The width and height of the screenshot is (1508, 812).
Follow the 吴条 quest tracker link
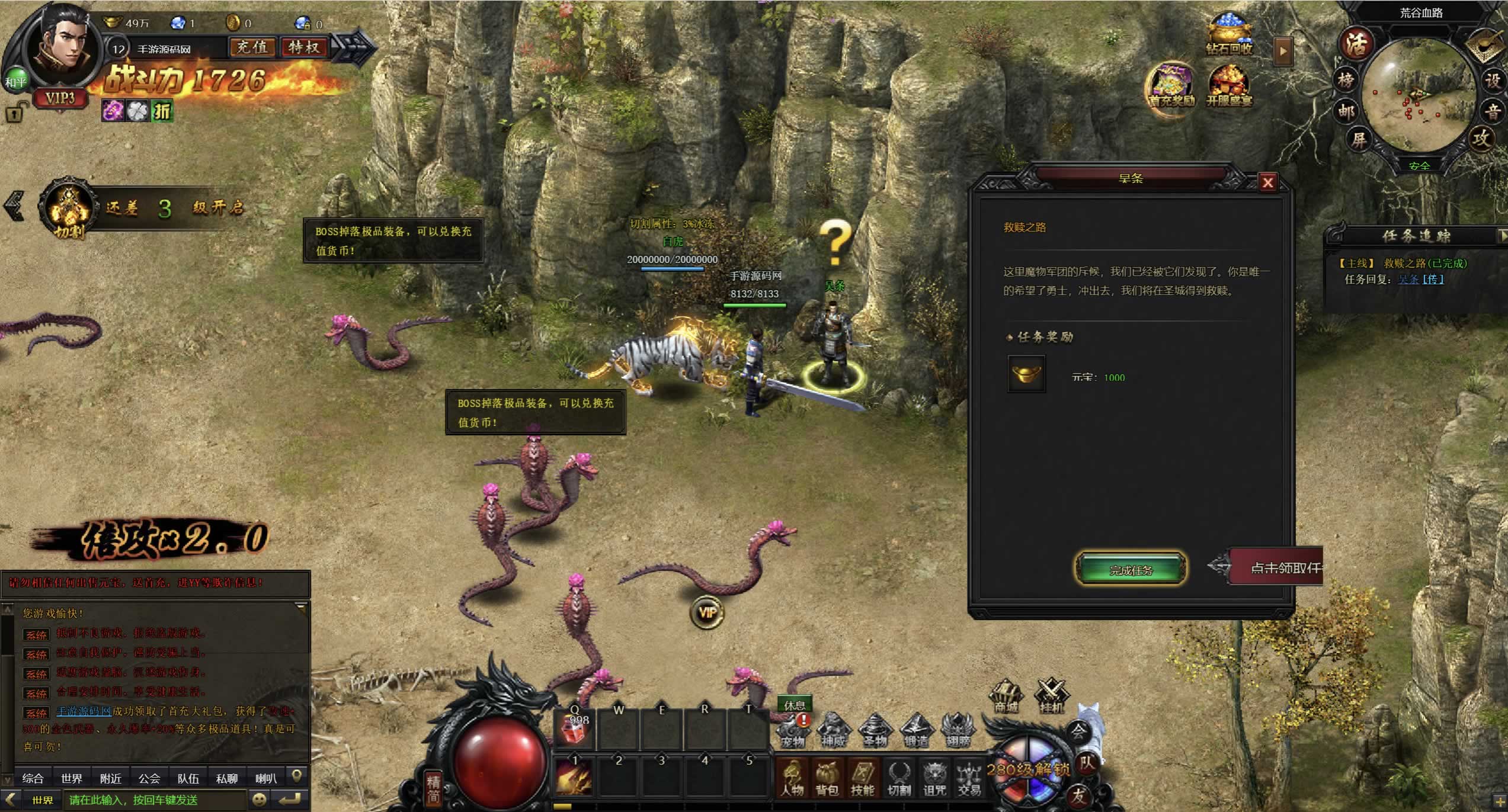coord(1409,280)
